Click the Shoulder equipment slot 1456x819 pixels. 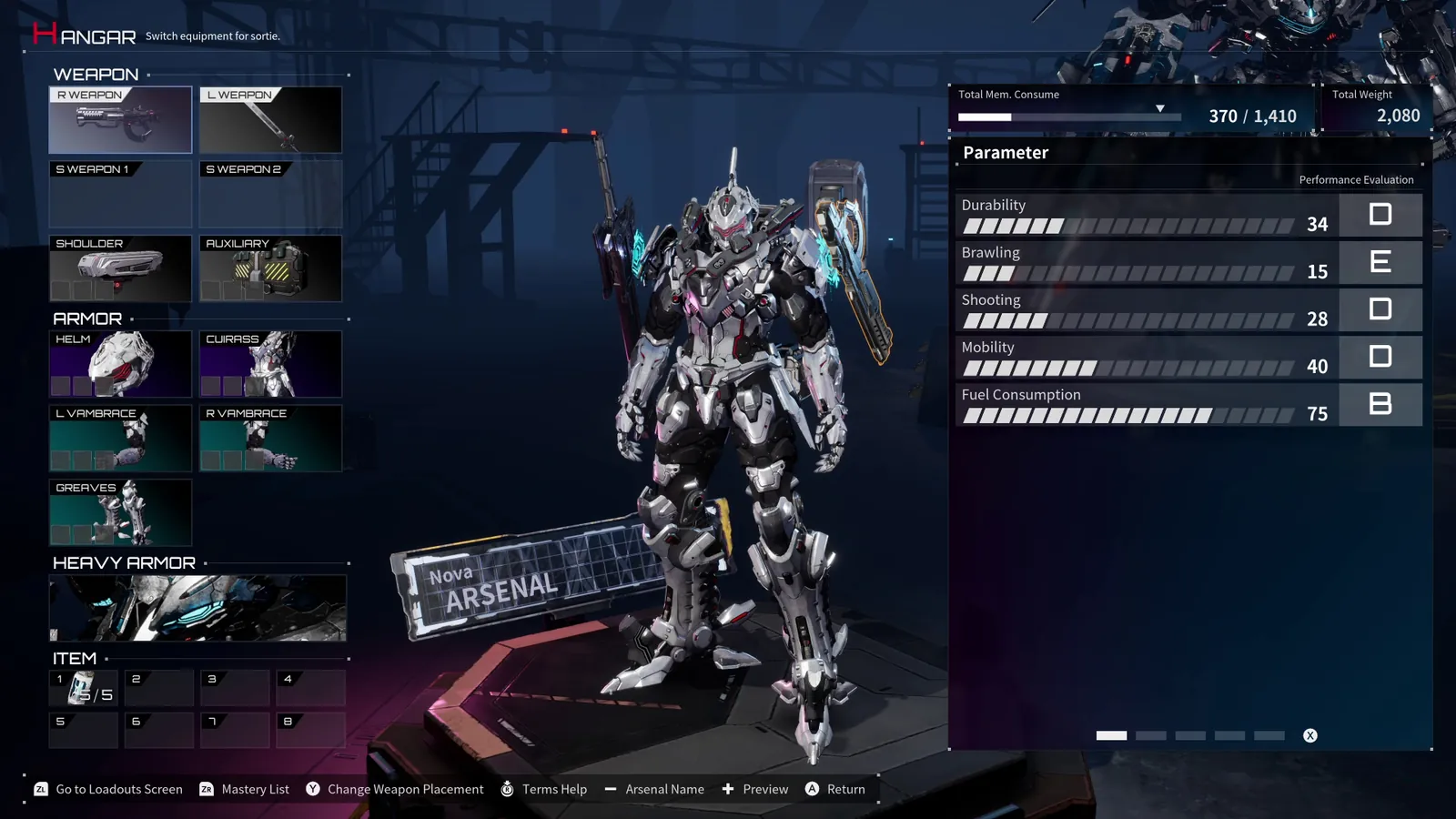(x=119, y=268)
